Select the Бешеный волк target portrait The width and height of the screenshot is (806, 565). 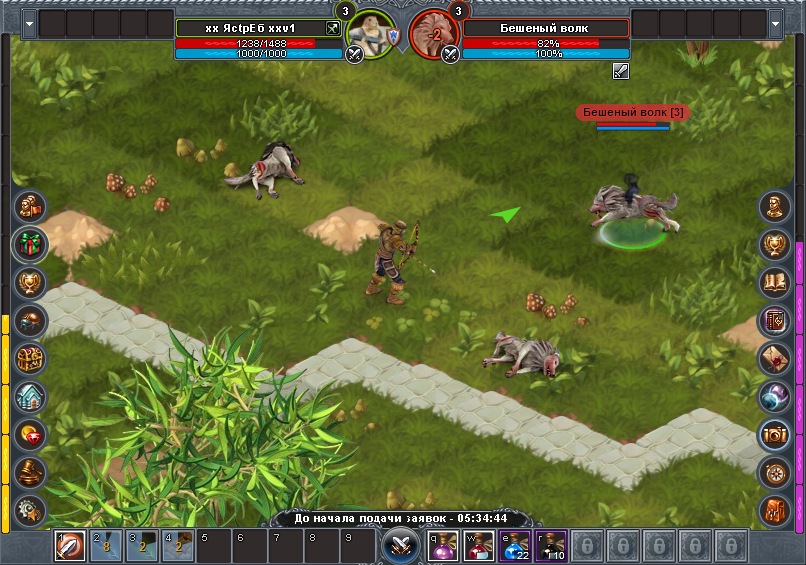tap(432, 33)
